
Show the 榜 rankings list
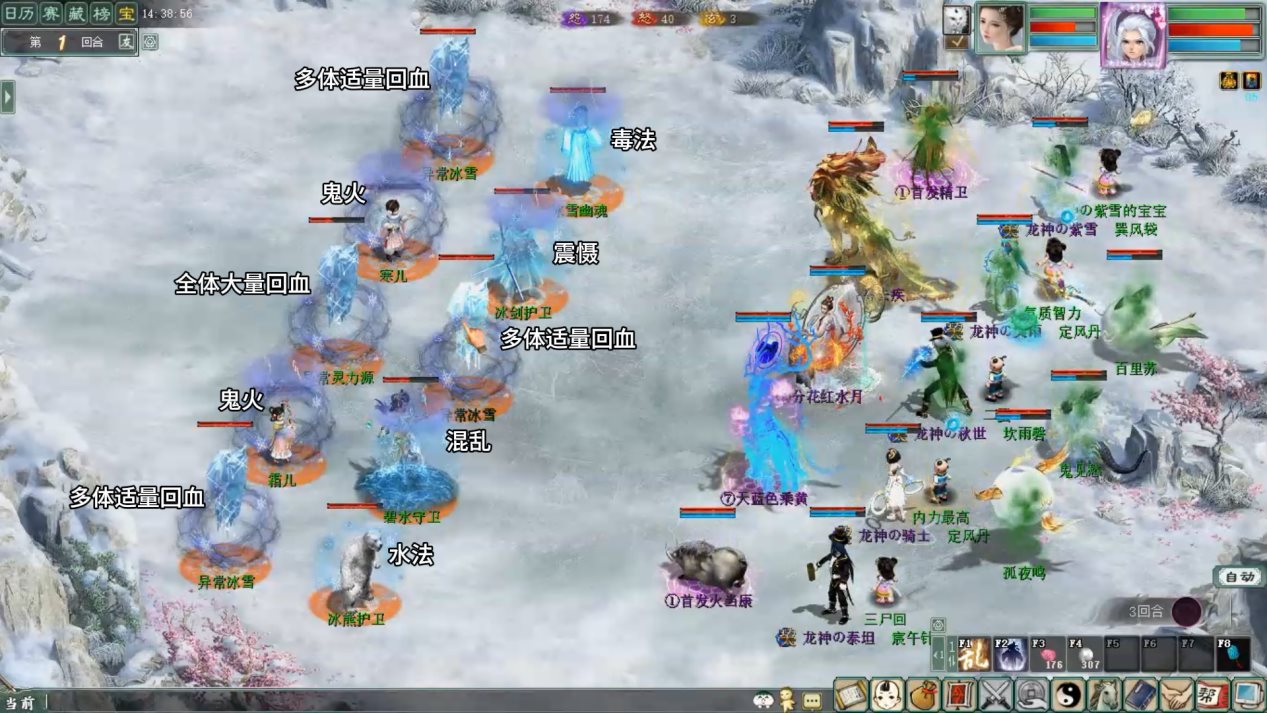click(x=101, y=14)
